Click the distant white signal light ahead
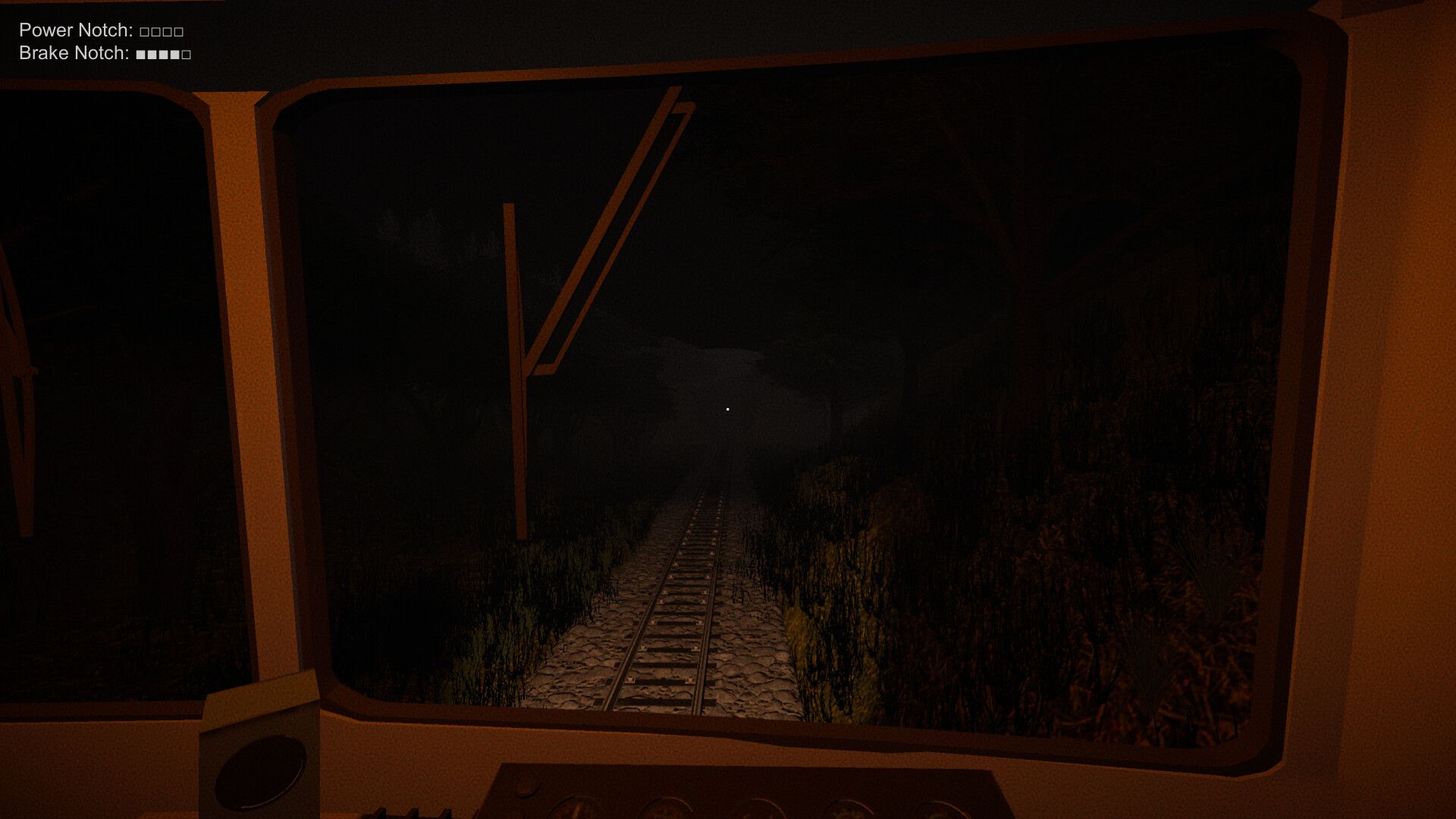Screen dimensions: 1456x819 pos(727,408)
